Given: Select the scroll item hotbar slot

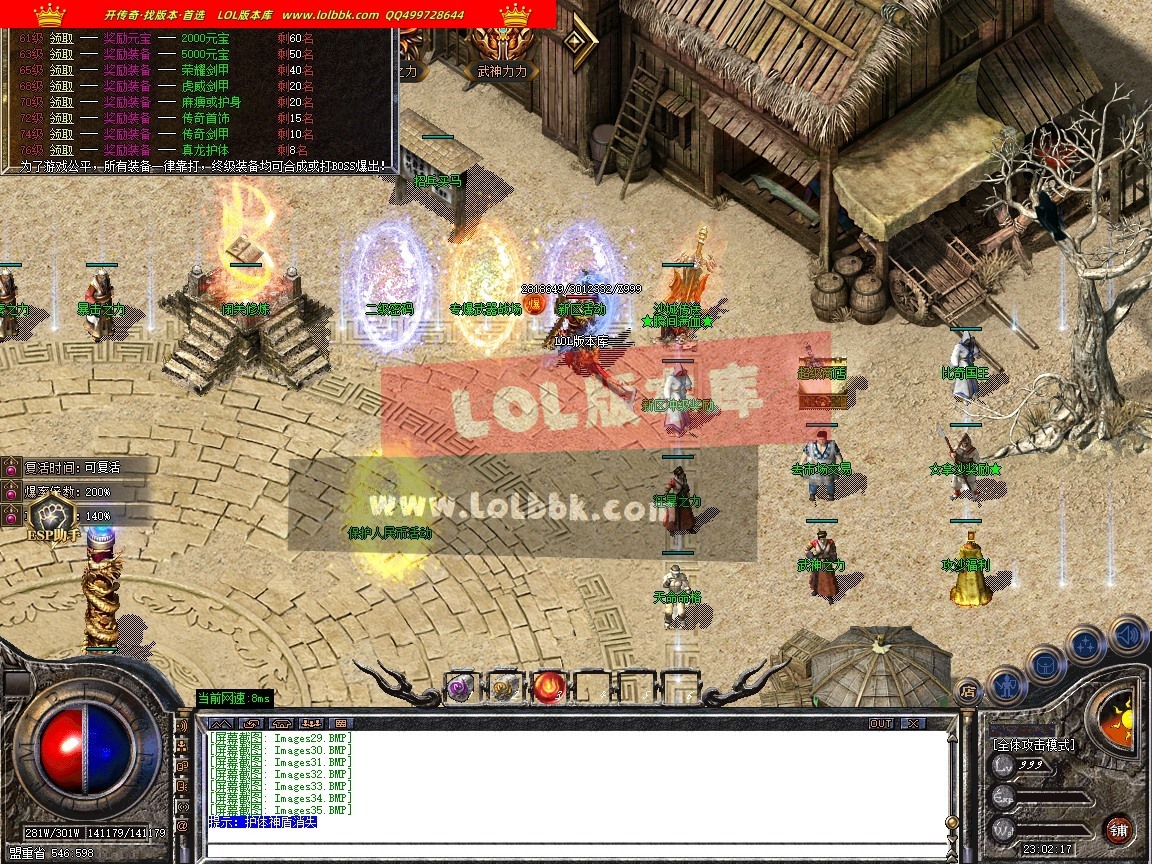Looking at the screenshot, I should (x=504, y=687).
